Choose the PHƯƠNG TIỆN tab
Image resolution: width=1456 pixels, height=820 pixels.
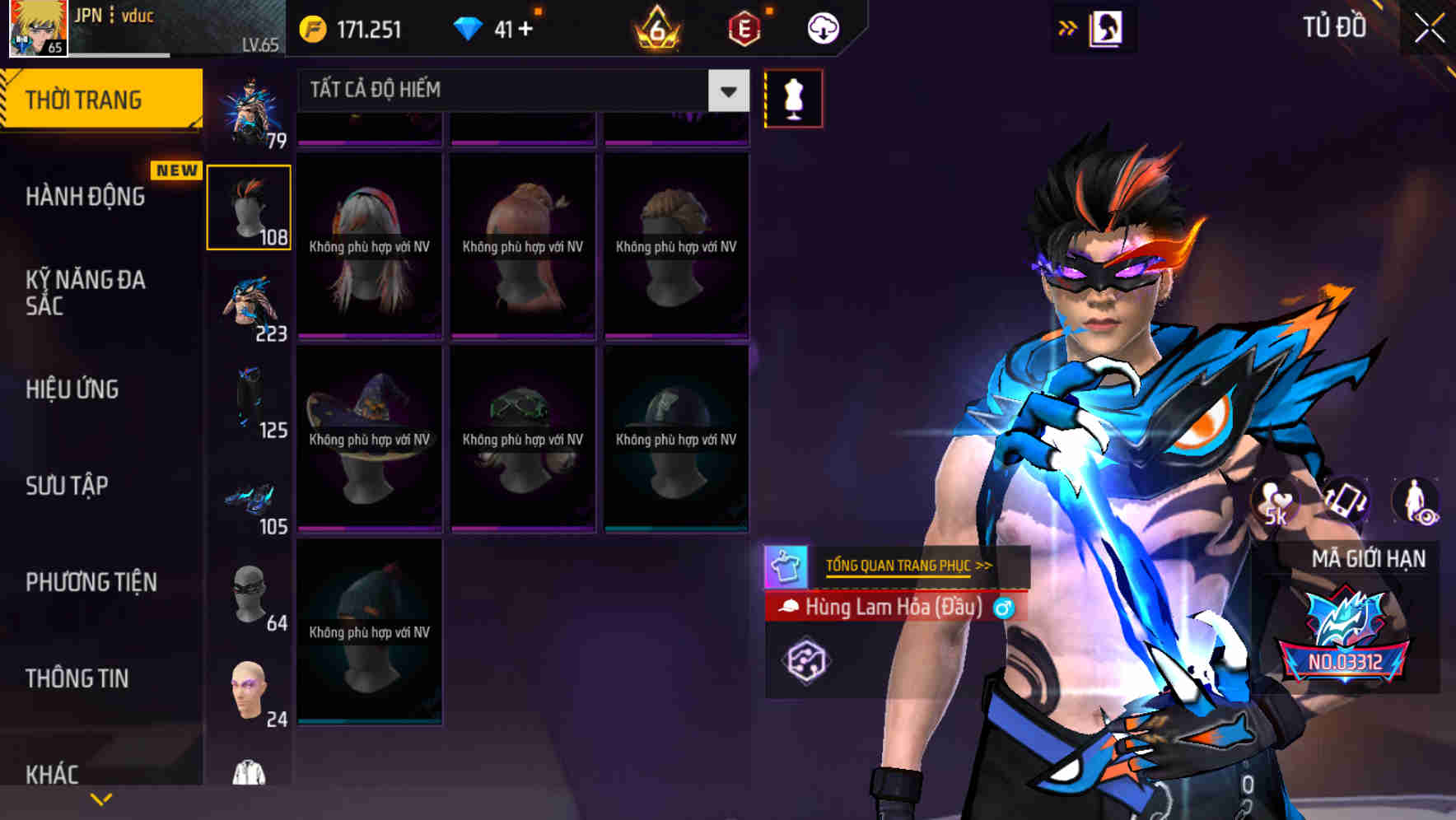[x=91, y=582]
